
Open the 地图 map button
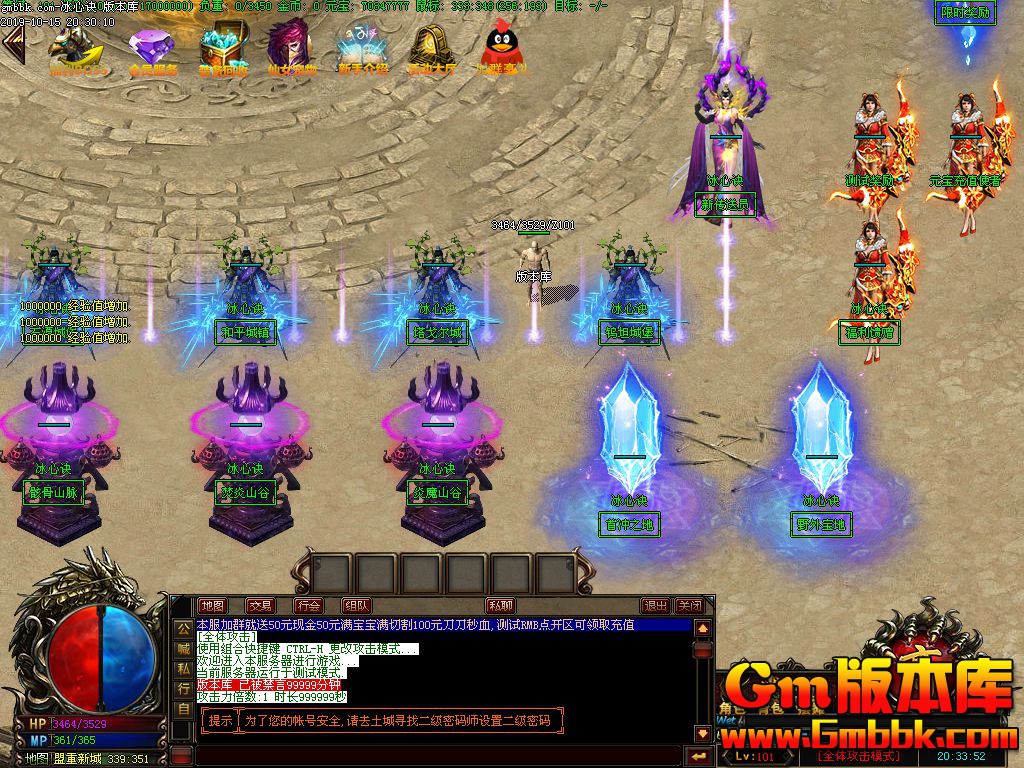pyautogui.click(x=212, y=605)
